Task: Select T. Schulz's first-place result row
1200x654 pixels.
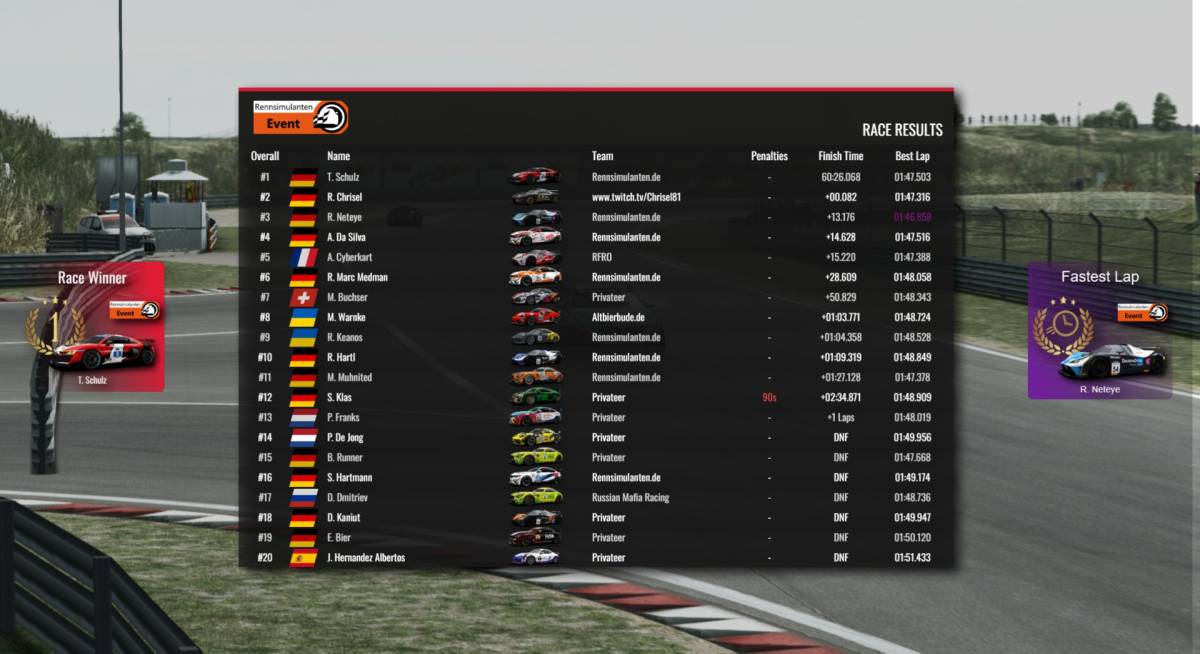Action: click(x=596, y=177)
